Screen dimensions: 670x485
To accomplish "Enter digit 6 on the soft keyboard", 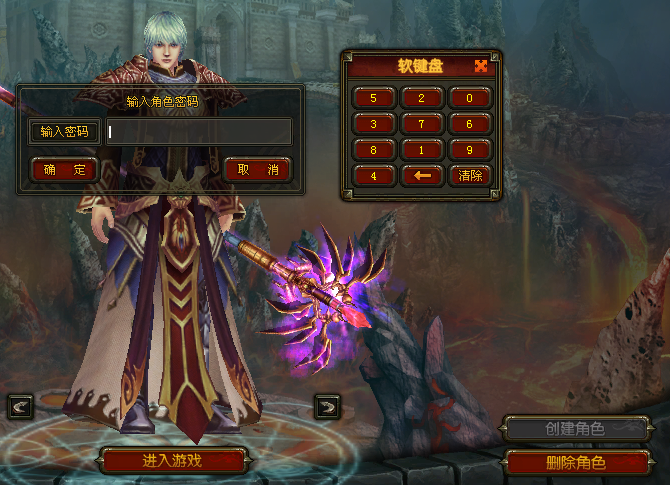I will pos(469,124).
